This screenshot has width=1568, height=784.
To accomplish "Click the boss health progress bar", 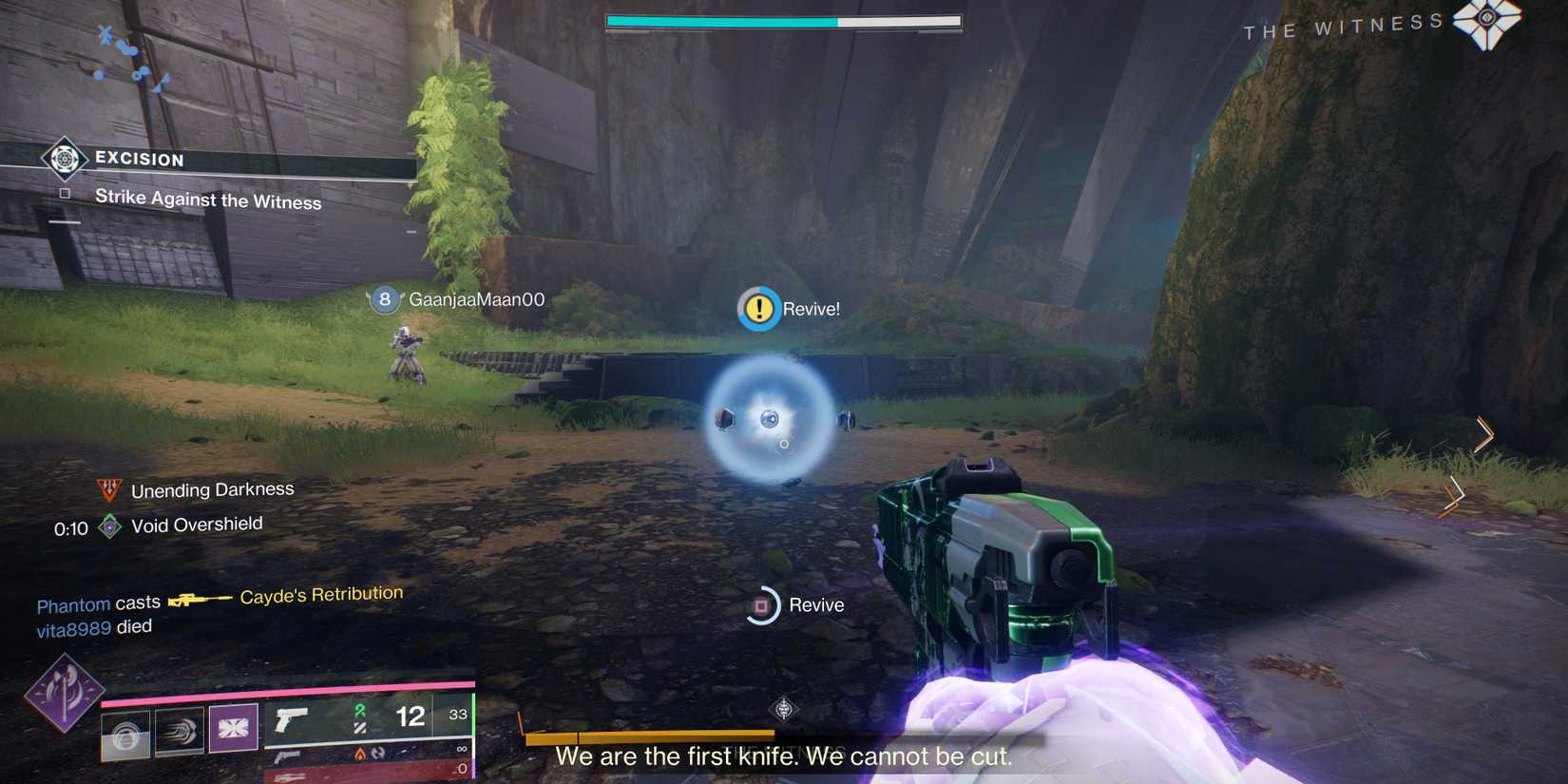I will 783,19.
